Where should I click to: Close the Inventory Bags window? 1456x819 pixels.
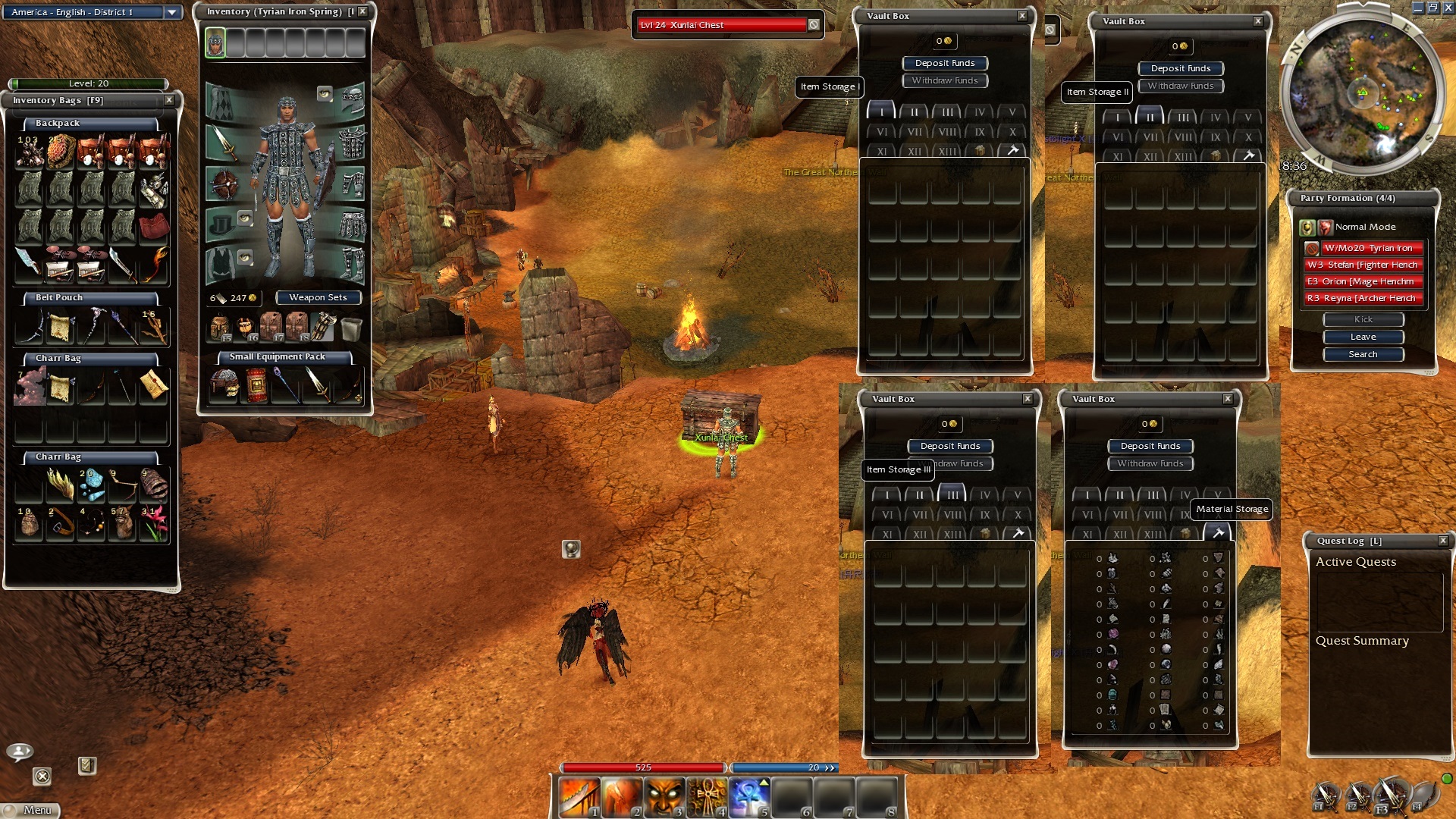[x=169, y=100]
